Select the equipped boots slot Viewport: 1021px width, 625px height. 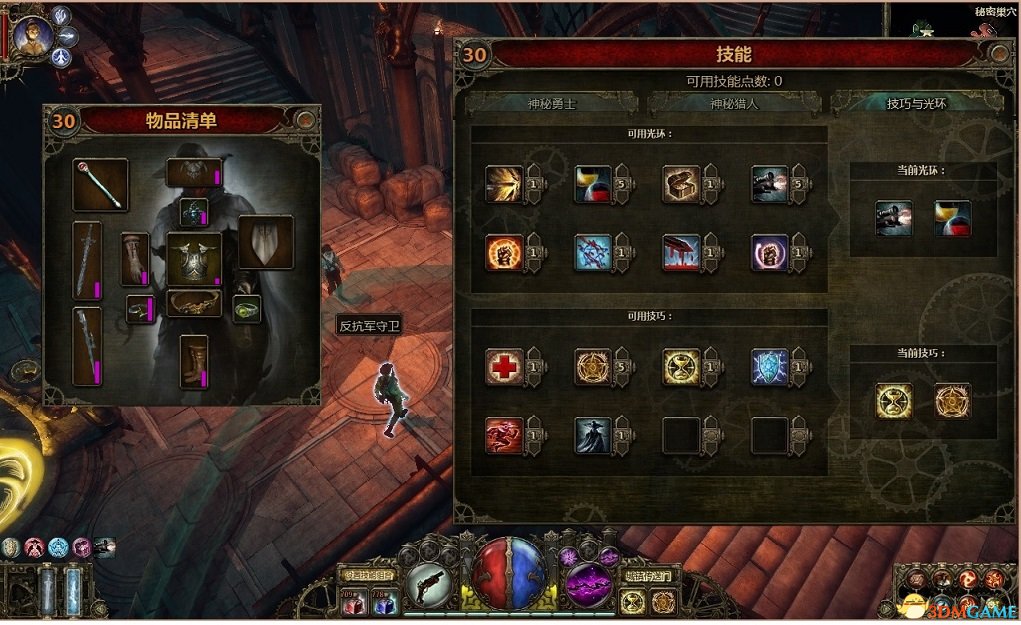pyautogui.click(x=193, y=361)
